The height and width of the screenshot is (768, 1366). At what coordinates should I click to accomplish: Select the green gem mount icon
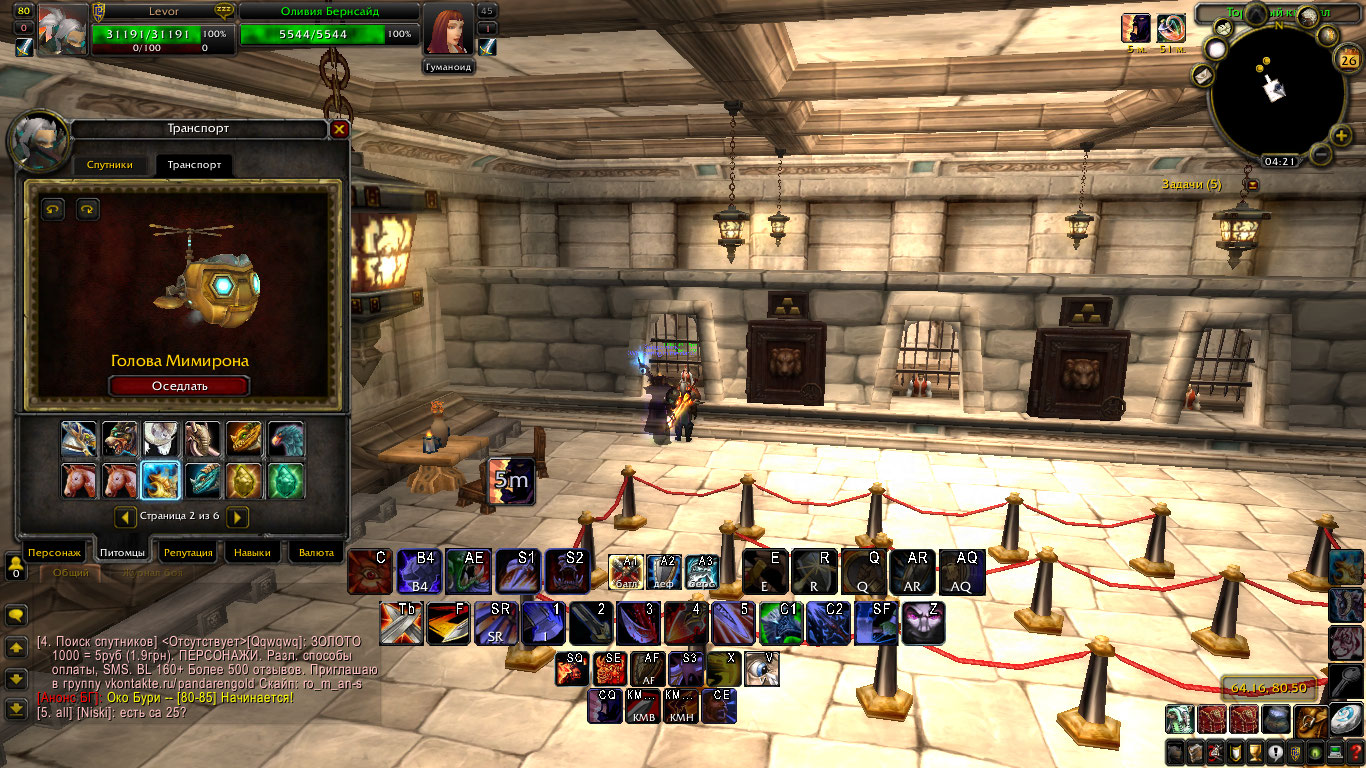[x=285, y=481]
